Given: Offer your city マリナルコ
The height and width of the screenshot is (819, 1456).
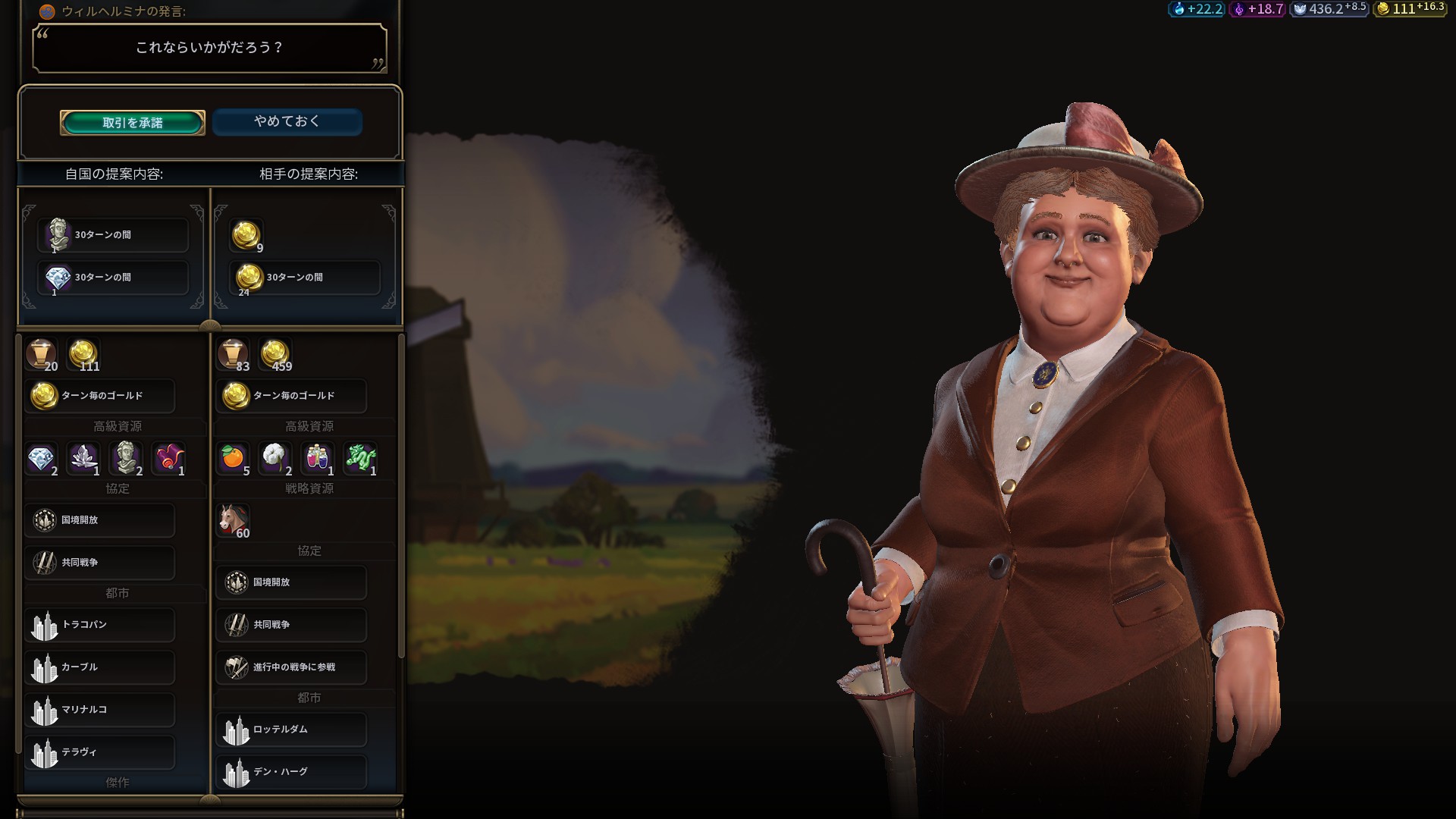Looking at the screenshot, I should tap(99, 710).
